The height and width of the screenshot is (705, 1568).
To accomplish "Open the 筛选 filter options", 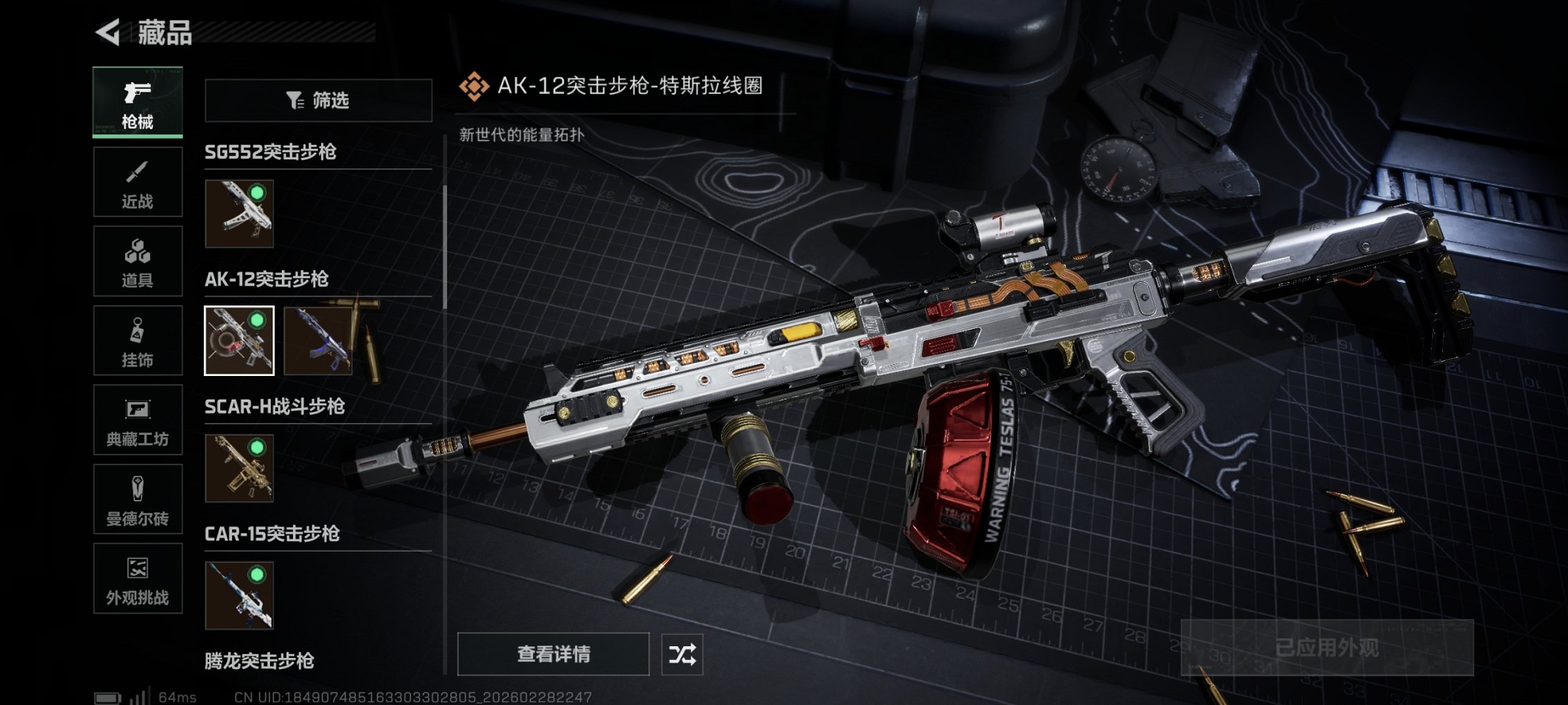I will 318,101.
